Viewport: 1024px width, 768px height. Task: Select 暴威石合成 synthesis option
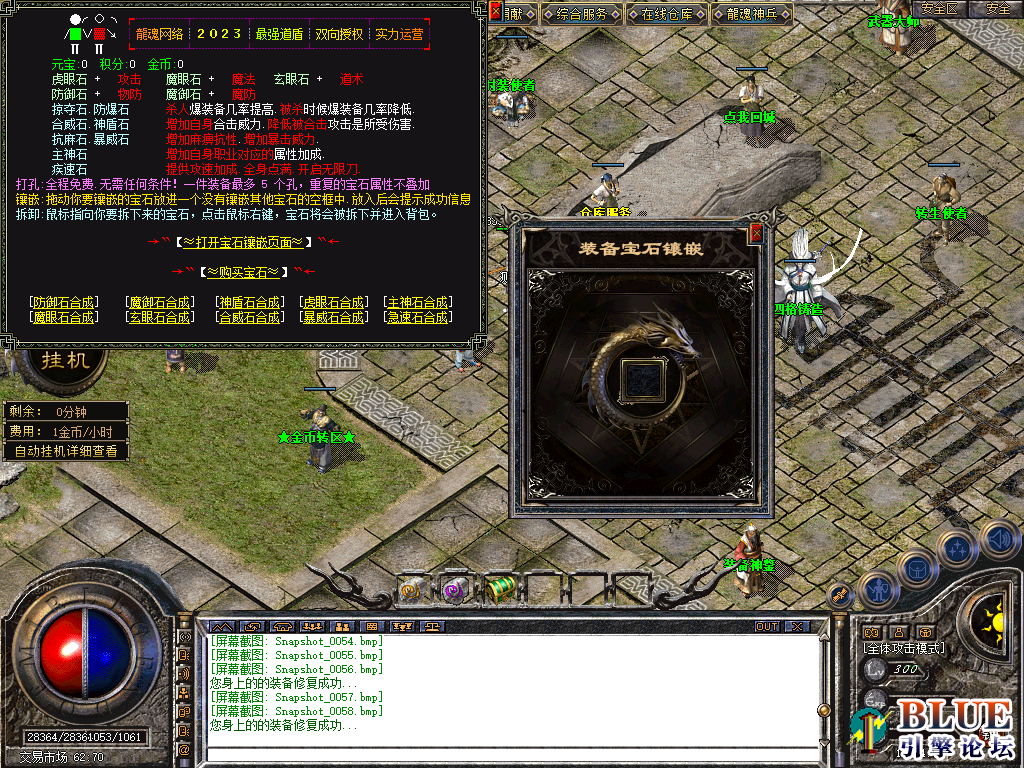click(333, 317)
